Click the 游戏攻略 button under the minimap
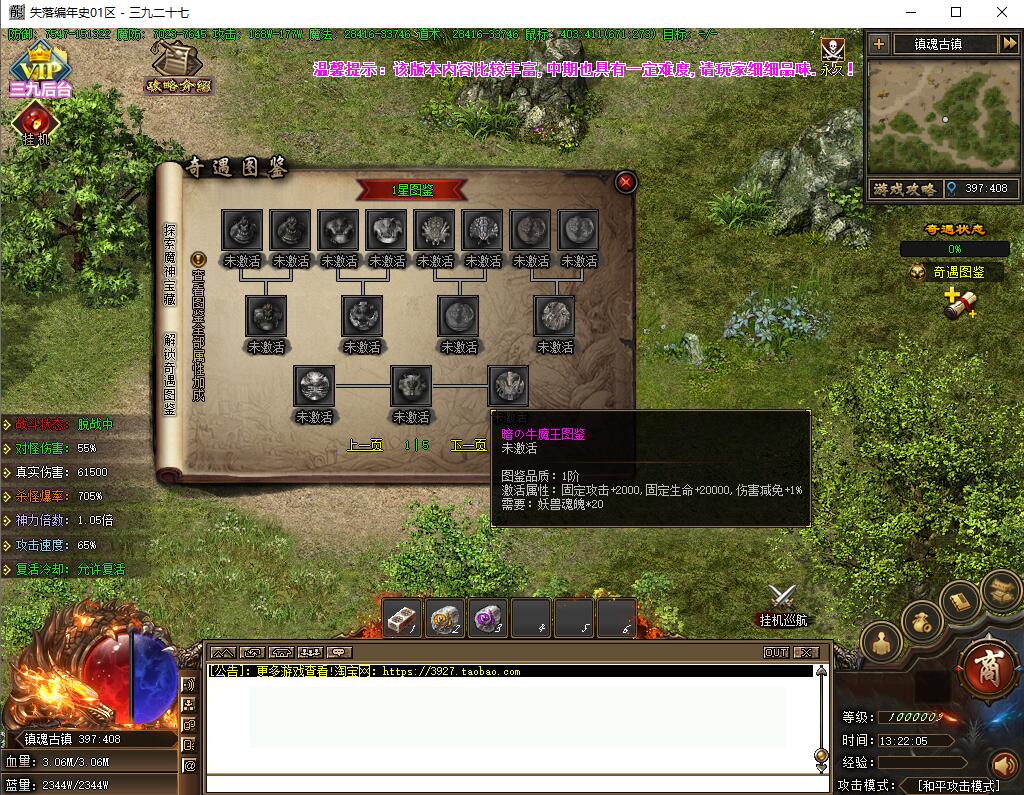 [904, 188]
